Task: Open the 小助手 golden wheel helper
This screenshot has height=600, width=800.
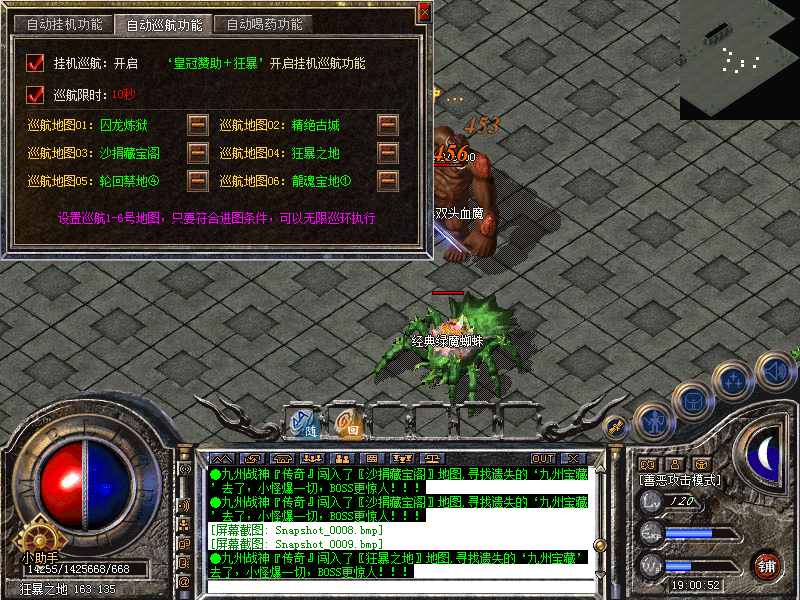Action: tap(38, 534)
